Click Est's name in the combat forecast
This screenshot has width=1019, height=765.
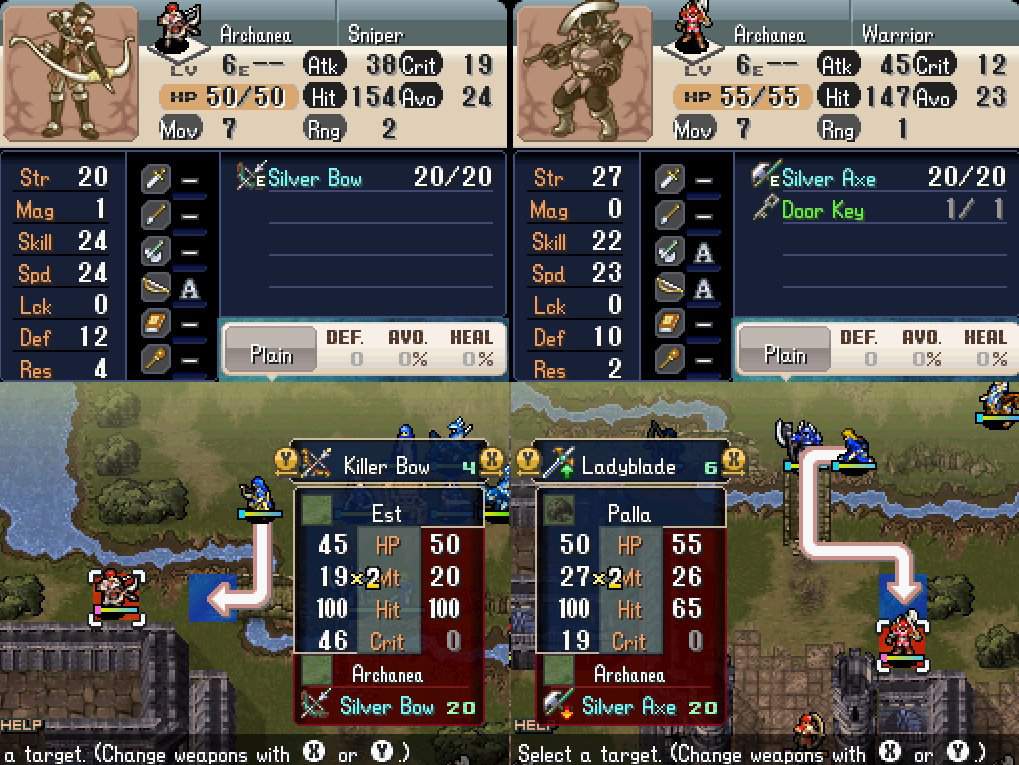(x=387, y=514)
